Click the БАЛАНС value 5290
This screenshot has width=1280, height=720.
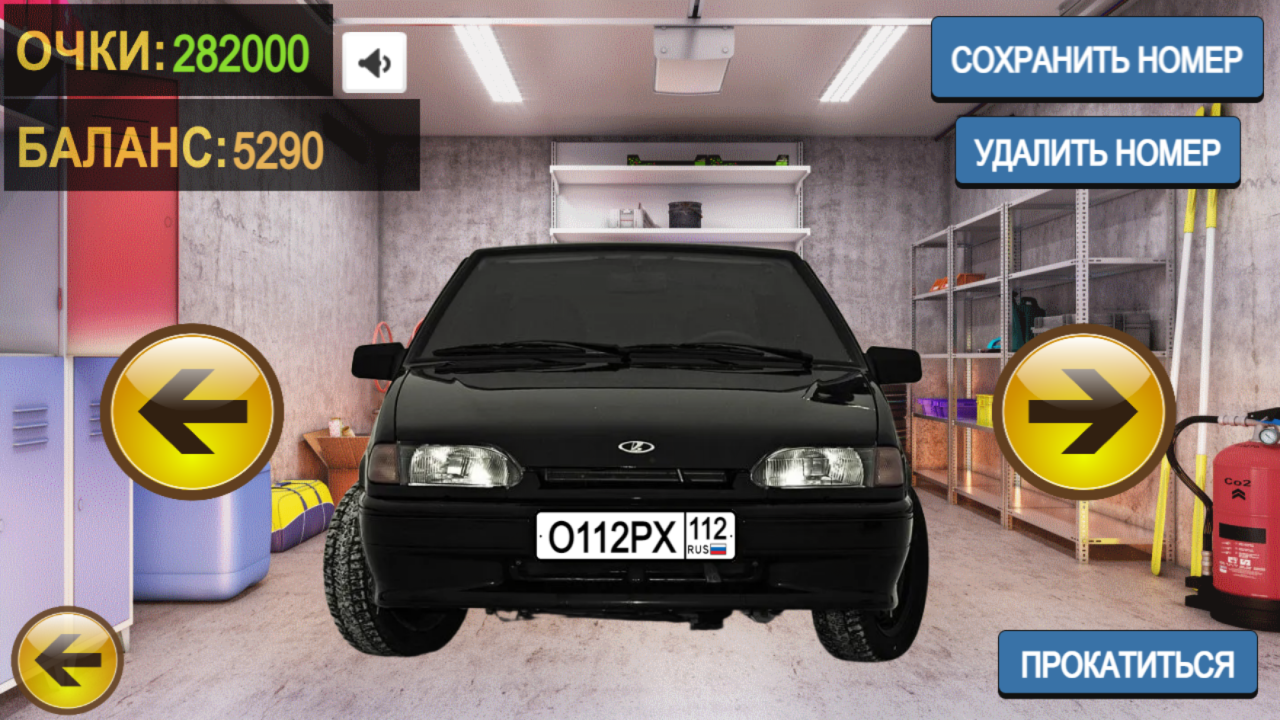click(278, 150)
